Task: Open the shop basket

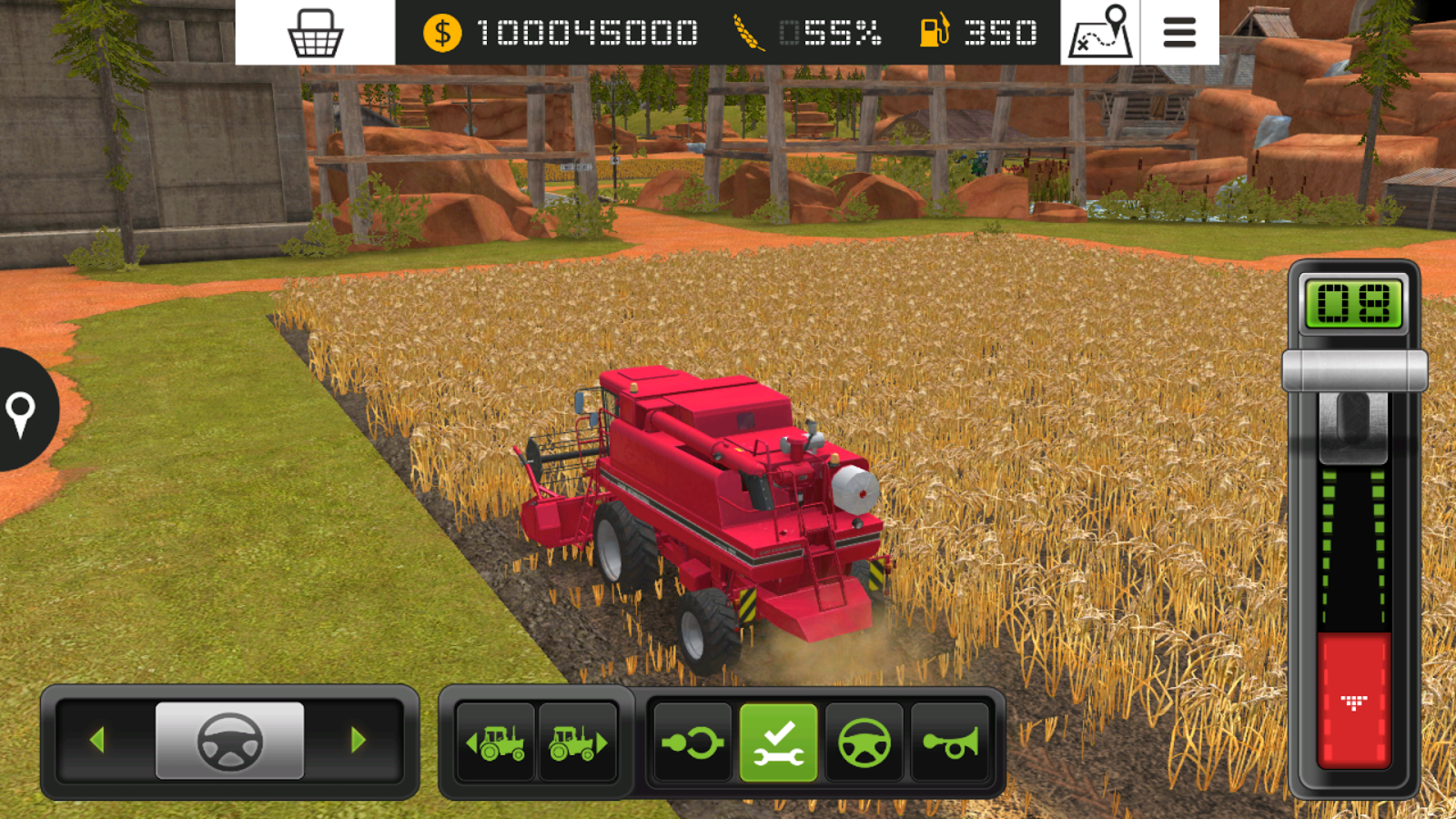Action: click(x=315, y=33)
